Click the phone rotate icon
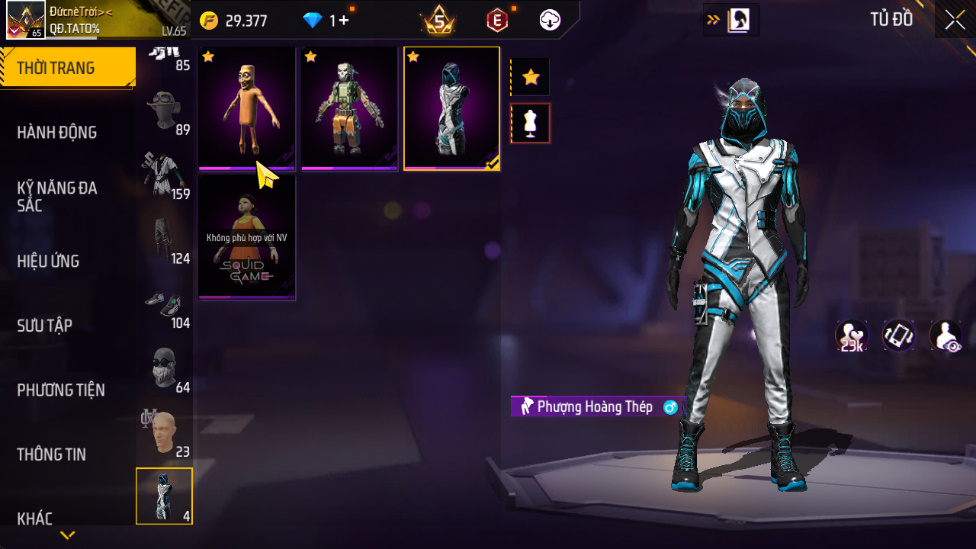The width and height of the screenshot is (976, 549). [x=898, y=336]
